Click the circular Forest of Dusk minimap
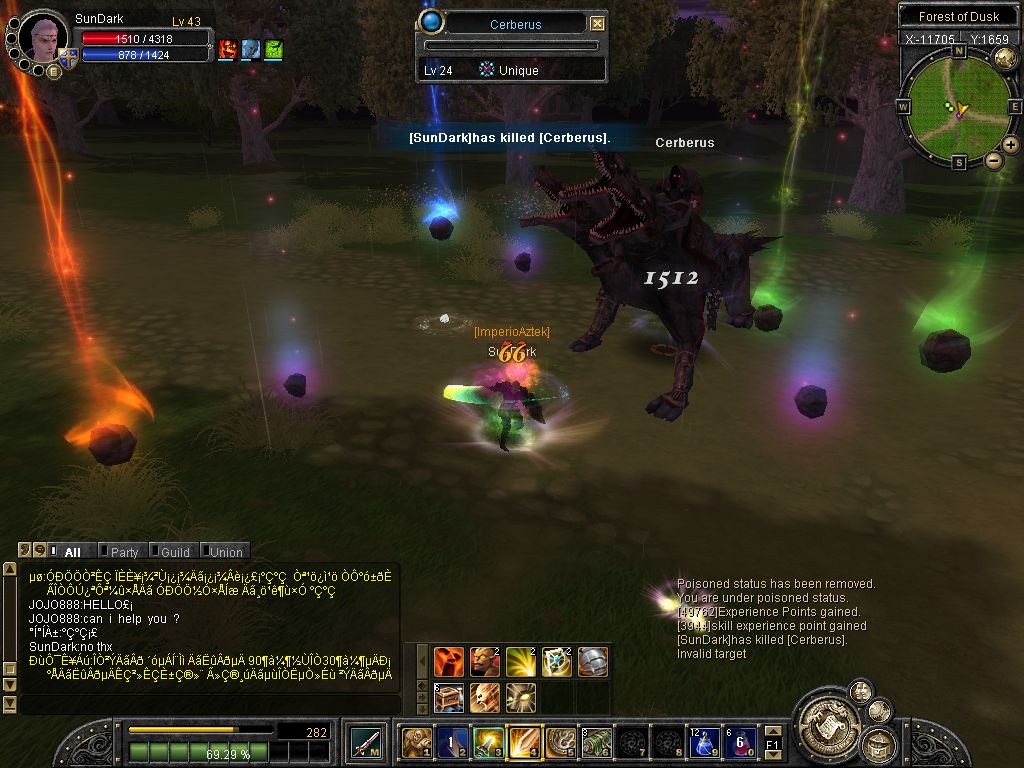Viewport: 1024px width, 768px height. (957, 106)
